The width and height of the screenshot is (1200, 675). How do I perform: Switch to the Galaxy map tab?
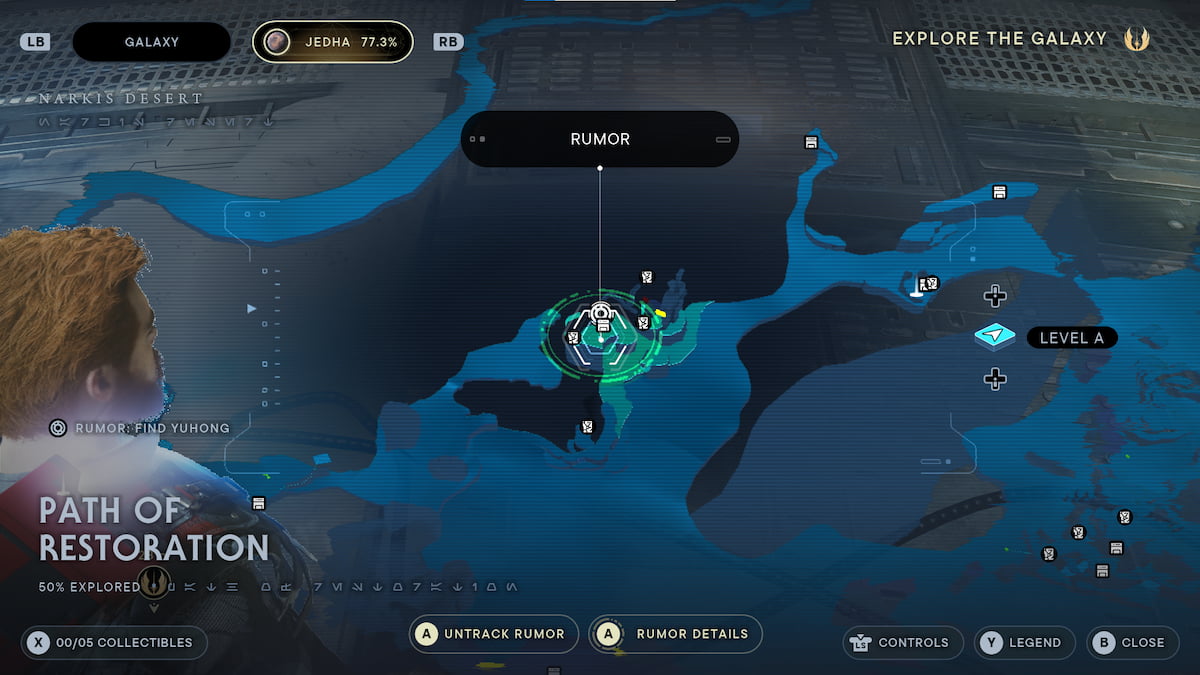pyautogui.click(x=151, y=42)
